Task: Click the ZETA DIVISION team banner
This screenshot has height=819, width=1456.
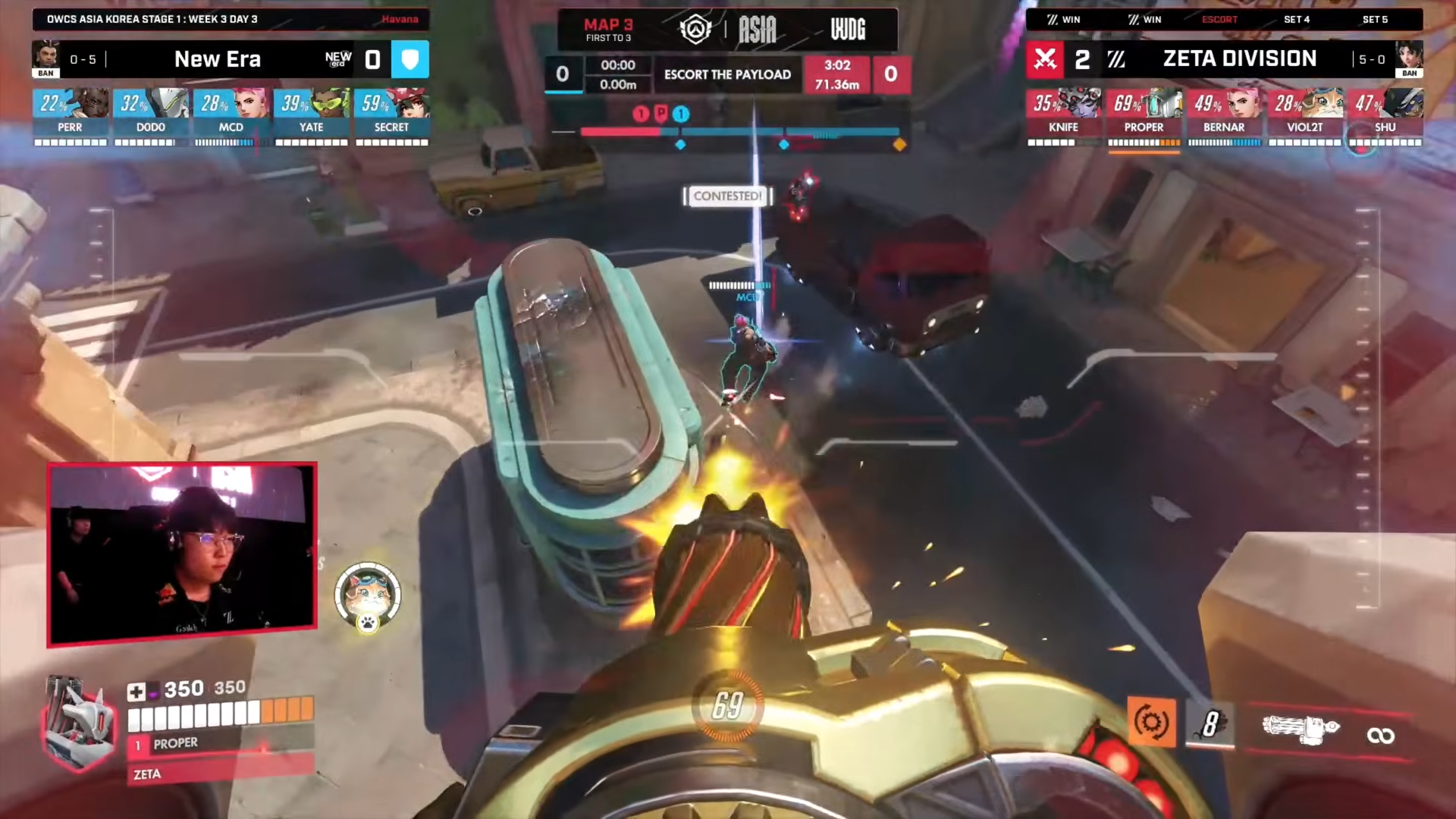Action: [1238, 59]
